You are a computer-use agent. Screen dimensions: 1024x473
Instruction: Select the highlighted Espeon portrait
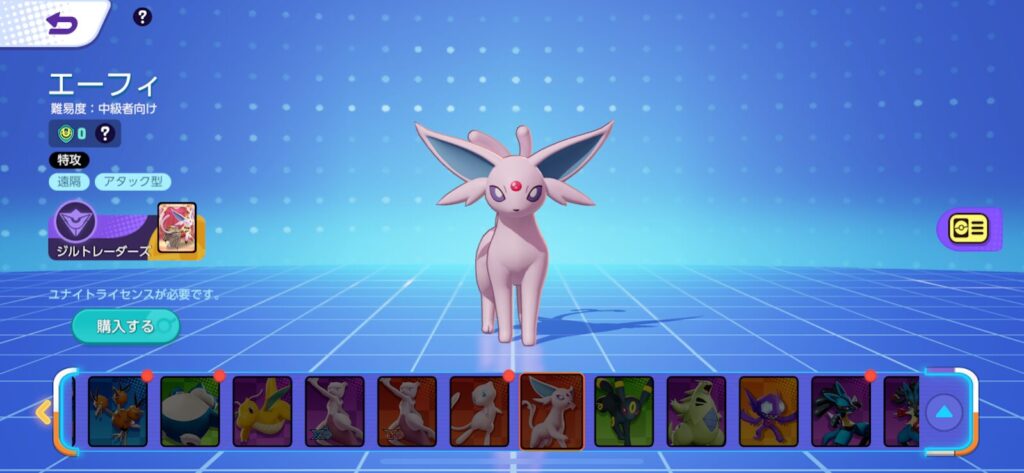click(x=551, y=411)
